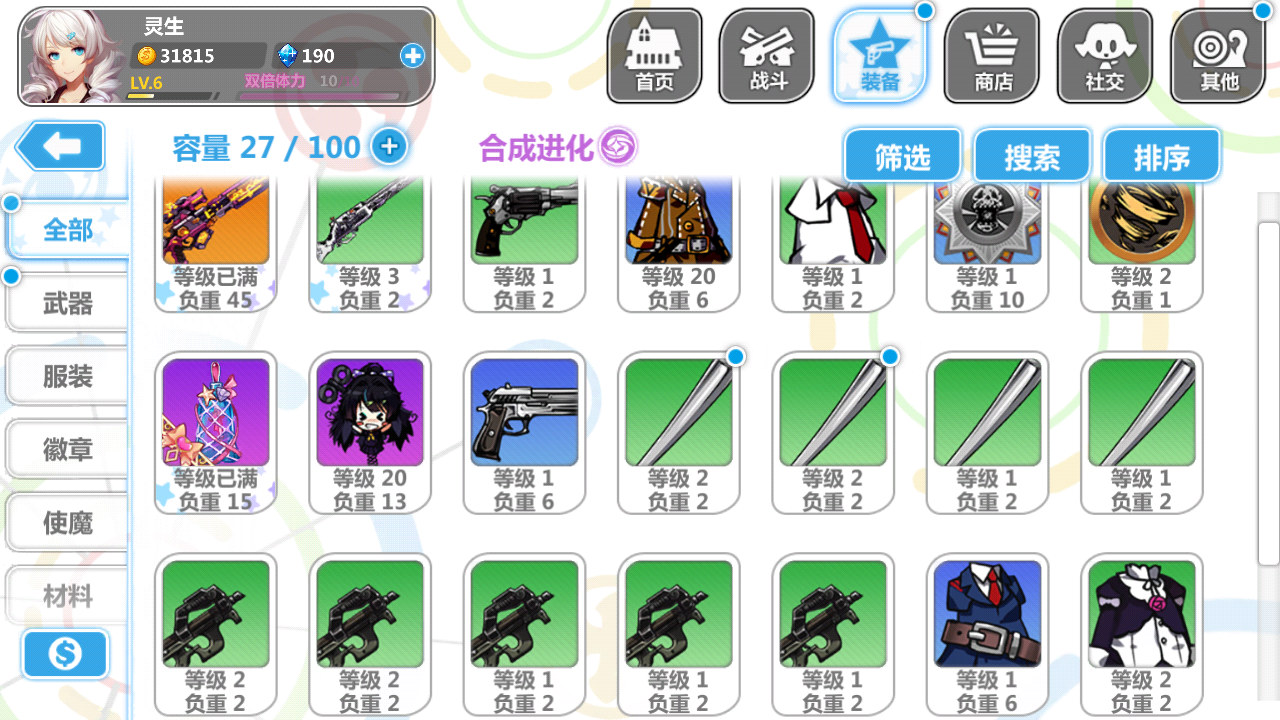The image size is (1280, 720).
Task: Open the 筛选 filter options
Action: coord(903,154)
